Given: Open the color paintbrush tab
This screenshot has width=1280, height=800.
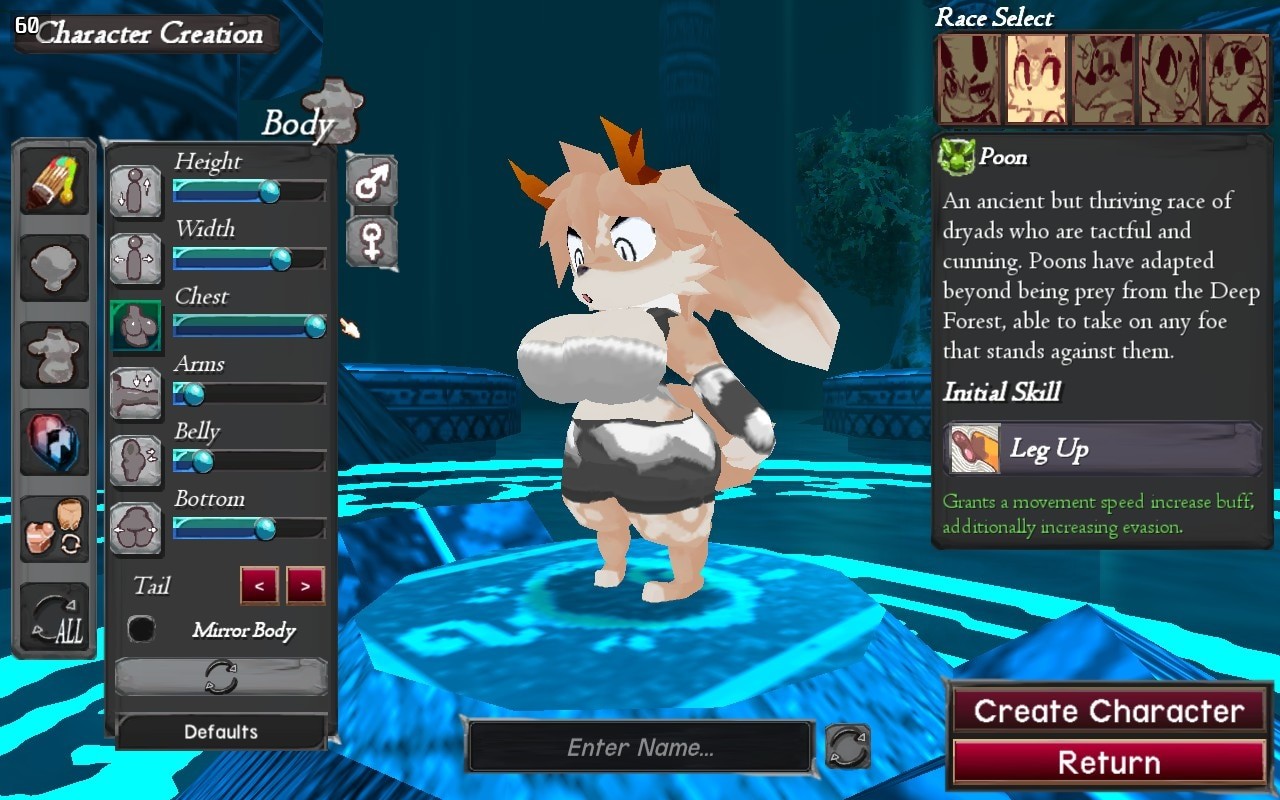Looking at the screenshot, I should (55, 181).
